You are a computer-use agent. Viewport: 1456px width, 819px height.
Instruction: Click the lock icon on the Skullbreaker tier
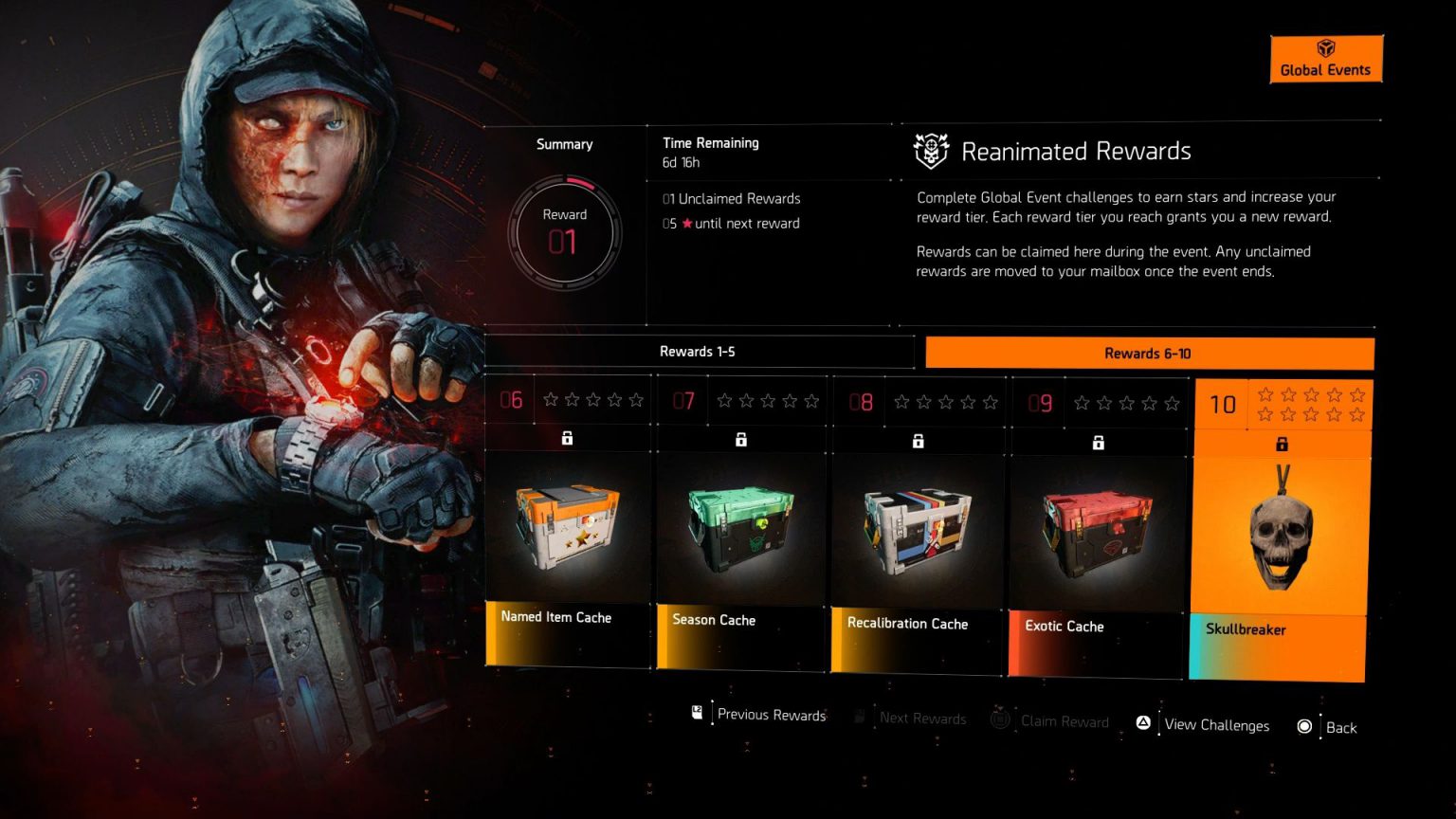click(x=1283, y=443)
